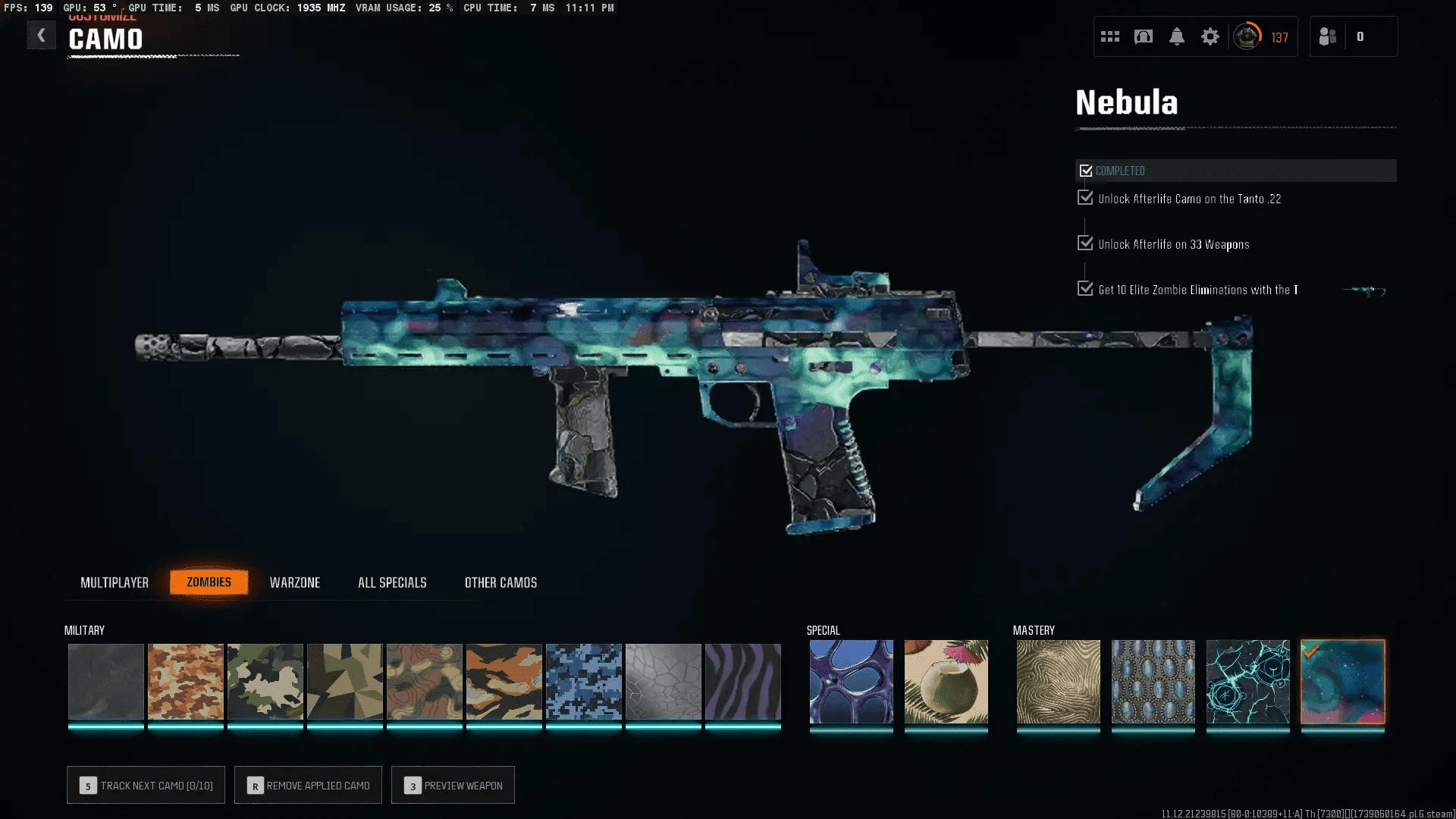Open the Warzone camo tab
The height and width of the screenshot is (819, 1456).
295,582
